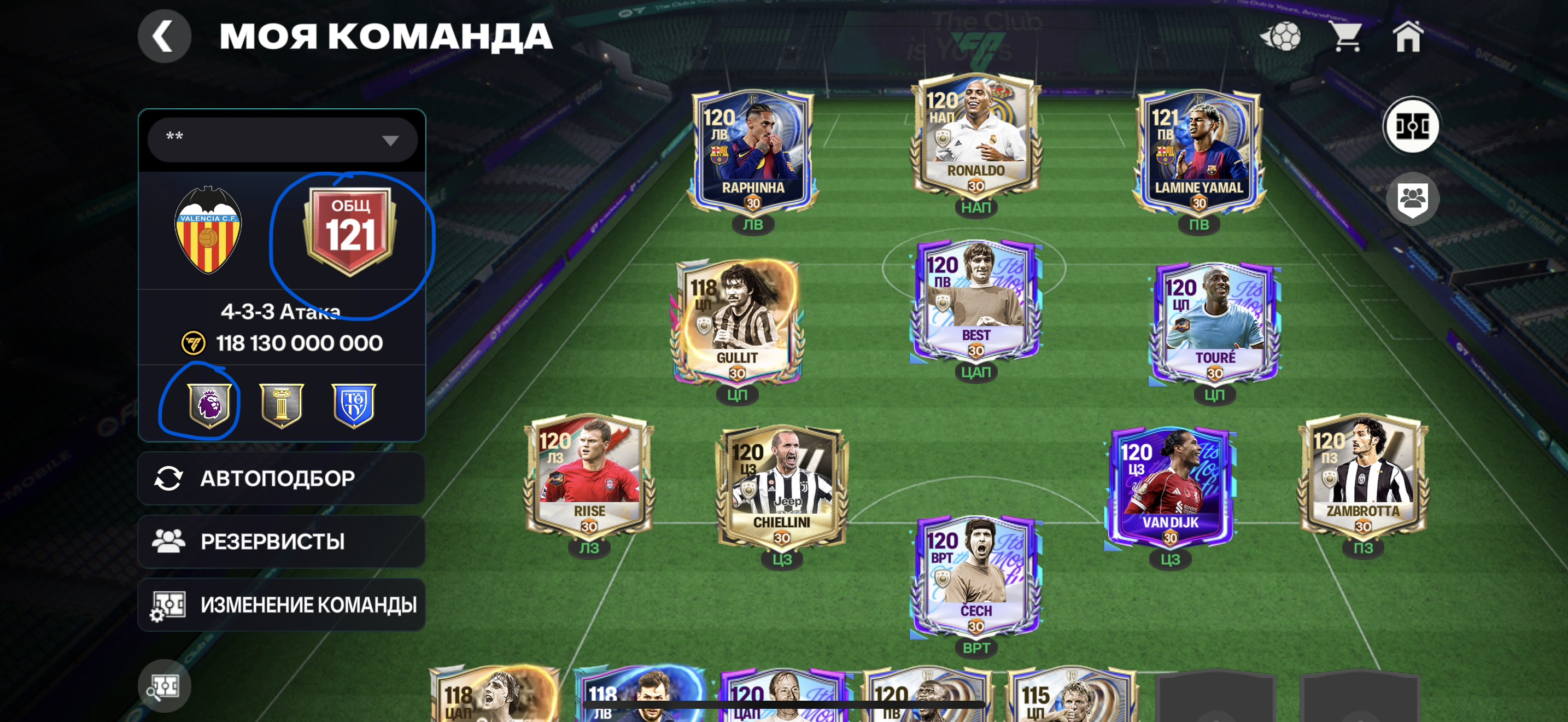The height and width of the screenshot is (722, 1568).
Task: Choose ИЗМЕНЕНИЕ КОМАНДЫ to edit team
Action: 281,604
